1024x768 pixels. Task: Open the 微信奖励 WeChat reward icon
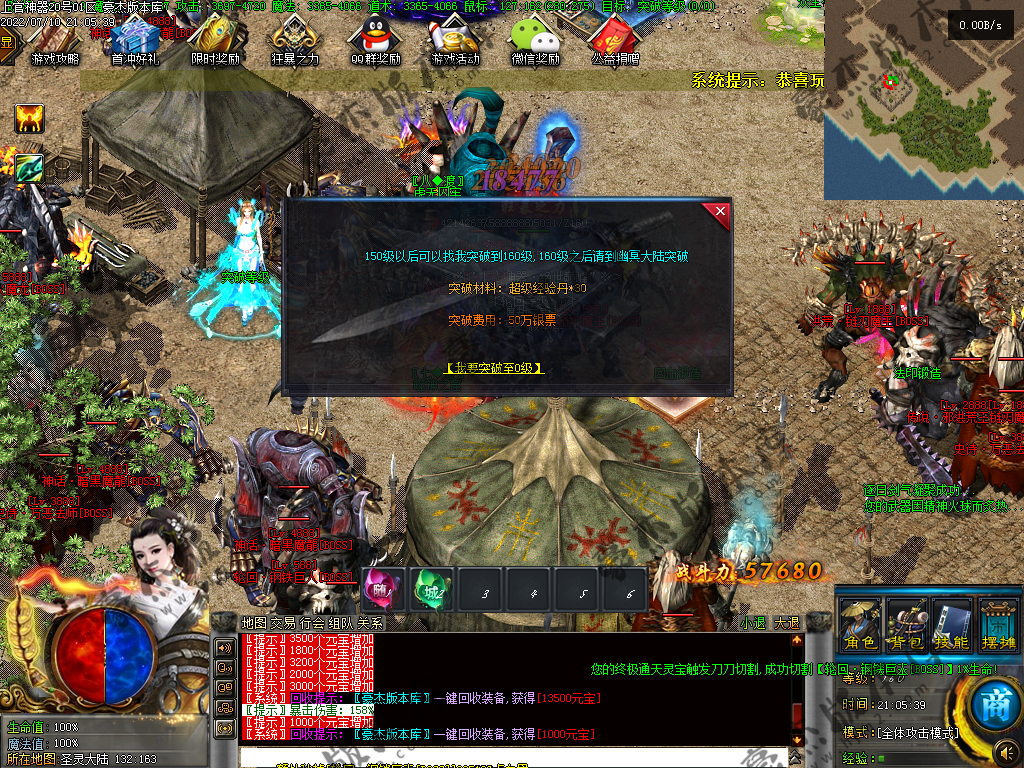tap(535, 40)
